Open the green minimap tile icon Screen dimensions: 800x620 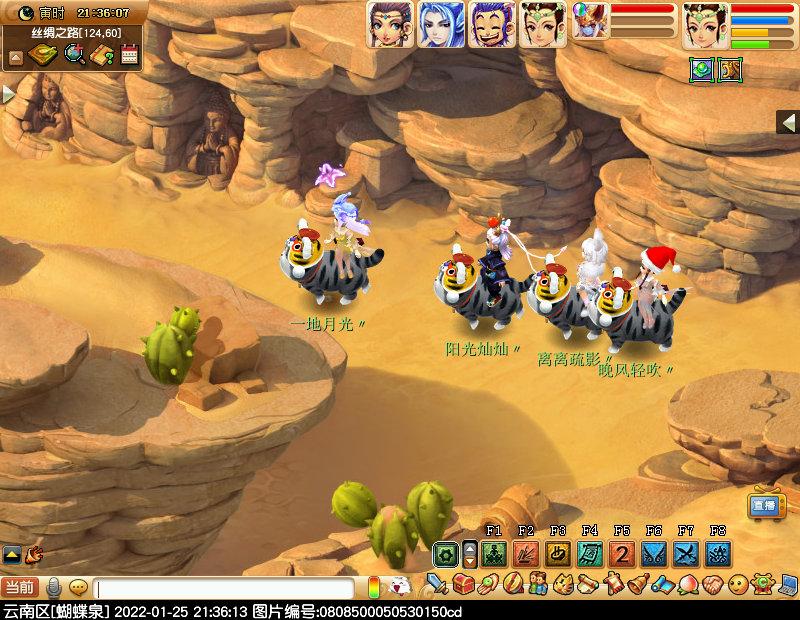[701, 71]
